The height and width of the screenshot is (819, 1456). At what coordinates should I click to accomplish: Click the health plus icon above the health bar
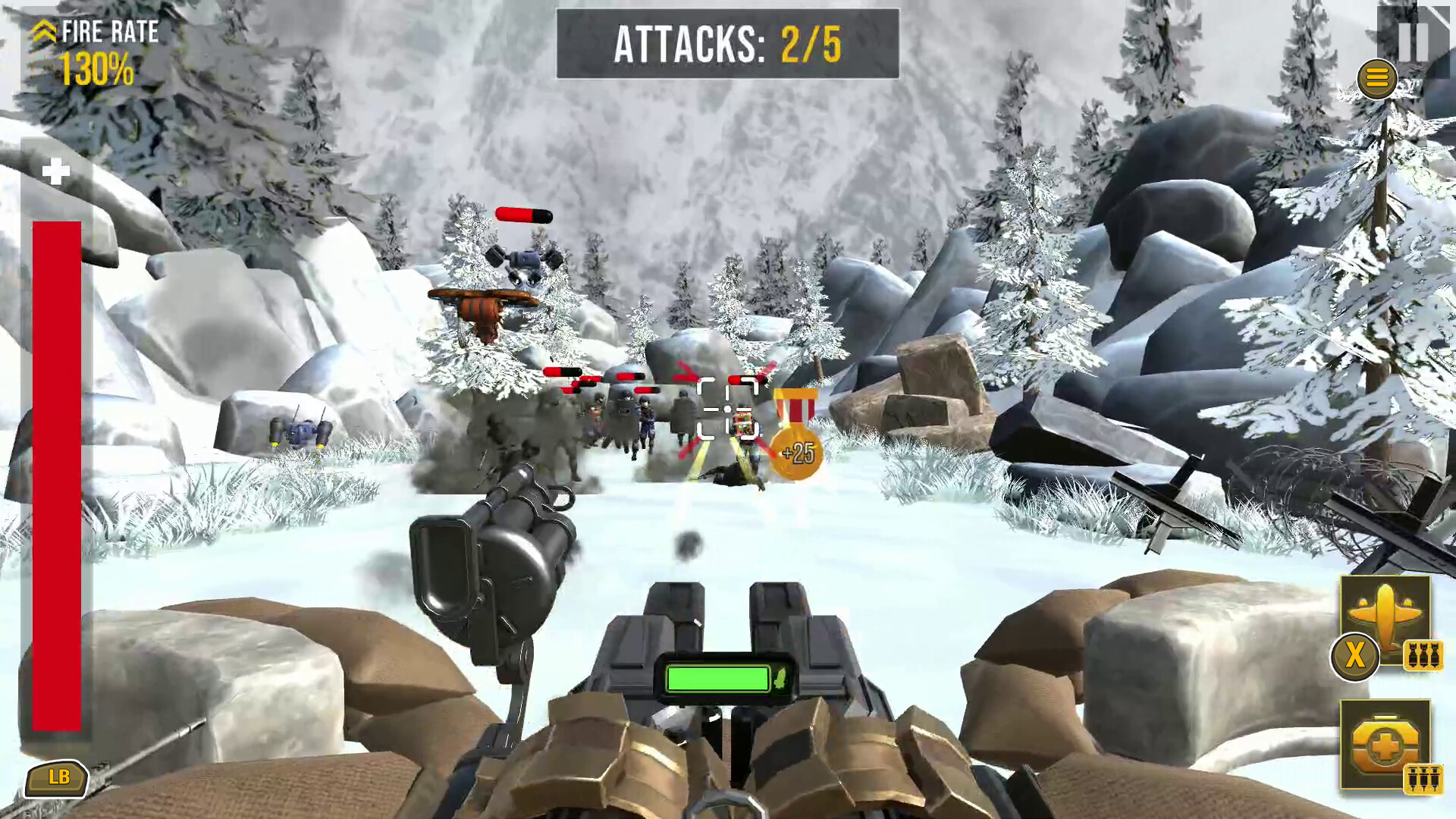55,171
